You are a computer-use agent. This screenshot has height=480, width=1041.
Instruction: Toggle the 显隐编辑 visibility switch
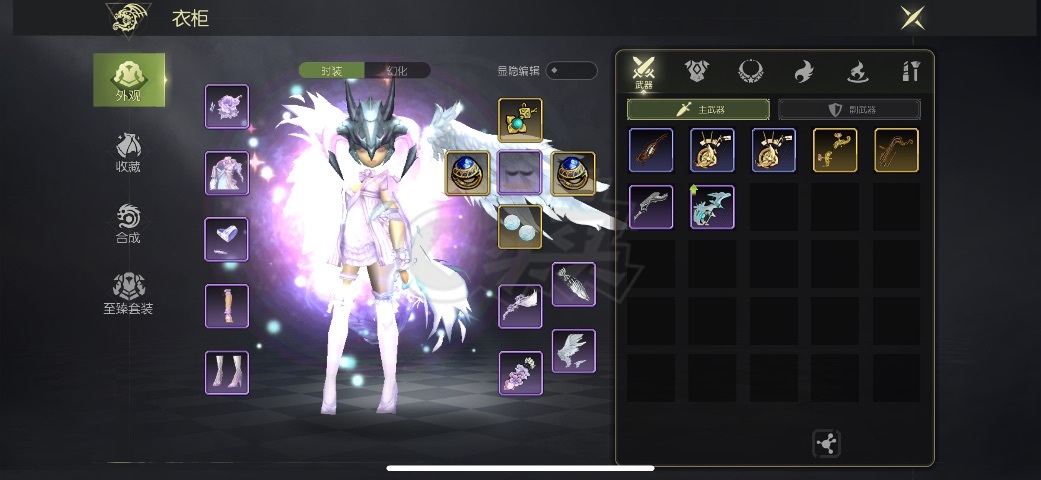tap(571, 71)
